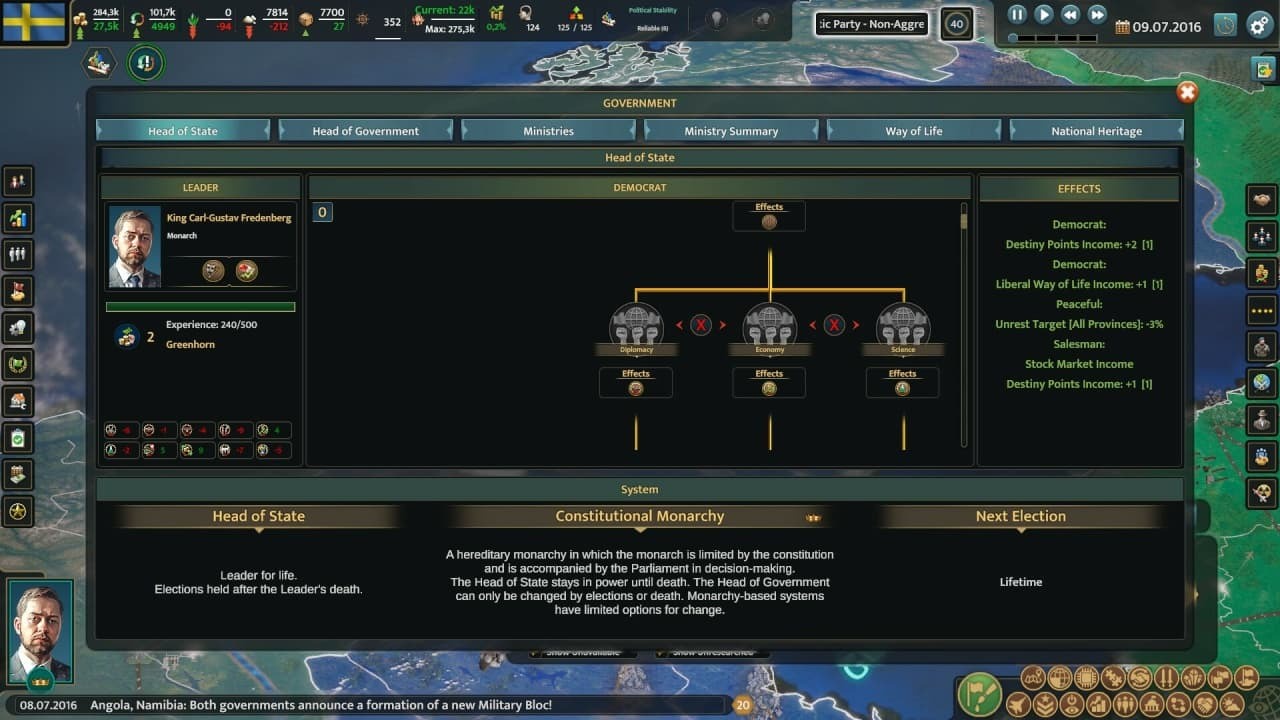This screenshot has width=1280, height=720.
Task: Click the leader experience progress bar
Action: [200, 307]
